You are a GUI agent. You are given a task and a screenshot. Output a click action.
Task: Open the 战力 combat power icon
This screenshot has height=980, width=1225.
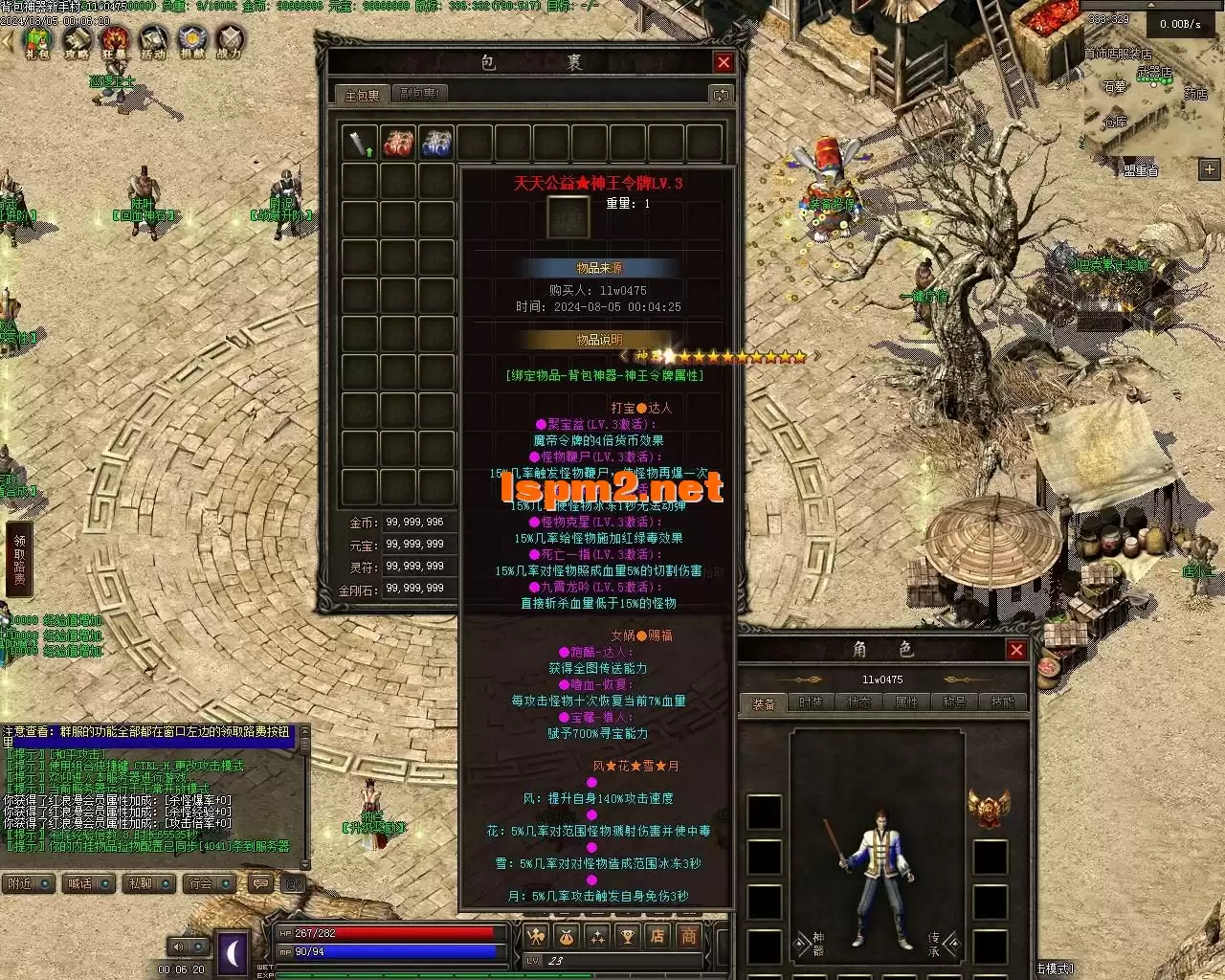pyautogui.click(x=230, y=41)
